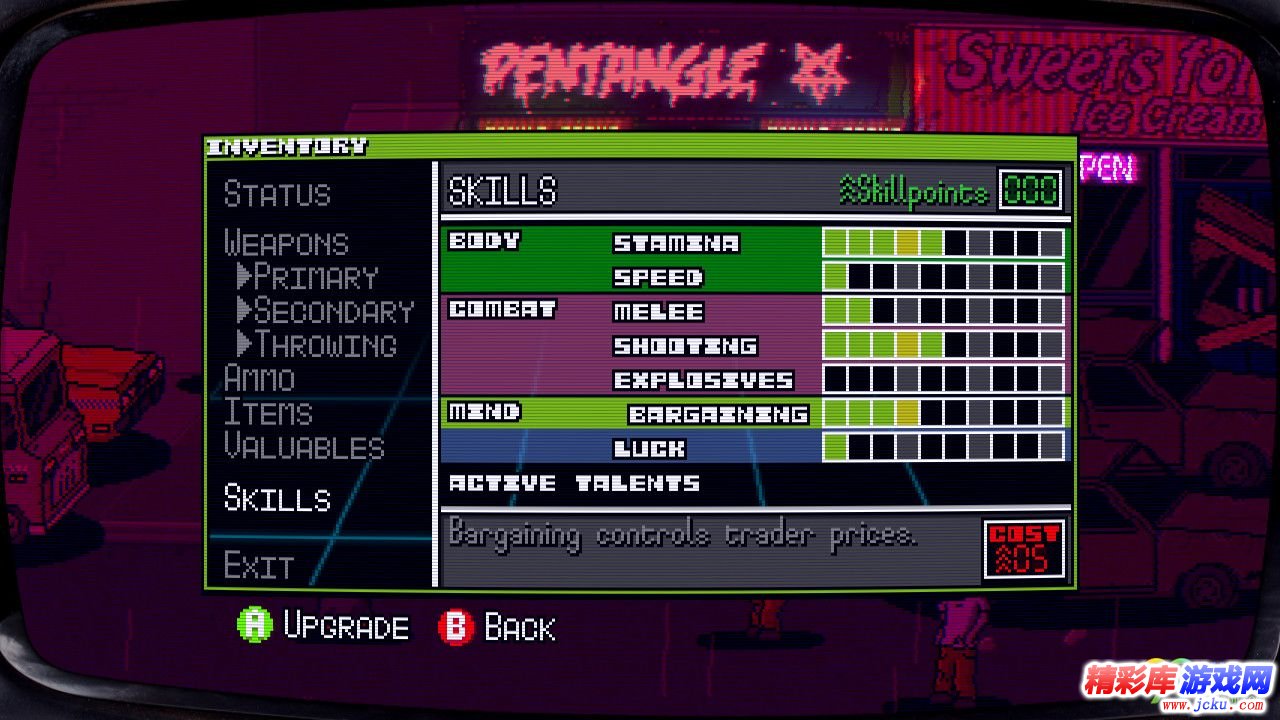Screen dimensions: 1280x720
Task: Open Primary weapons submenu
Action: click(x=306, y=277)
